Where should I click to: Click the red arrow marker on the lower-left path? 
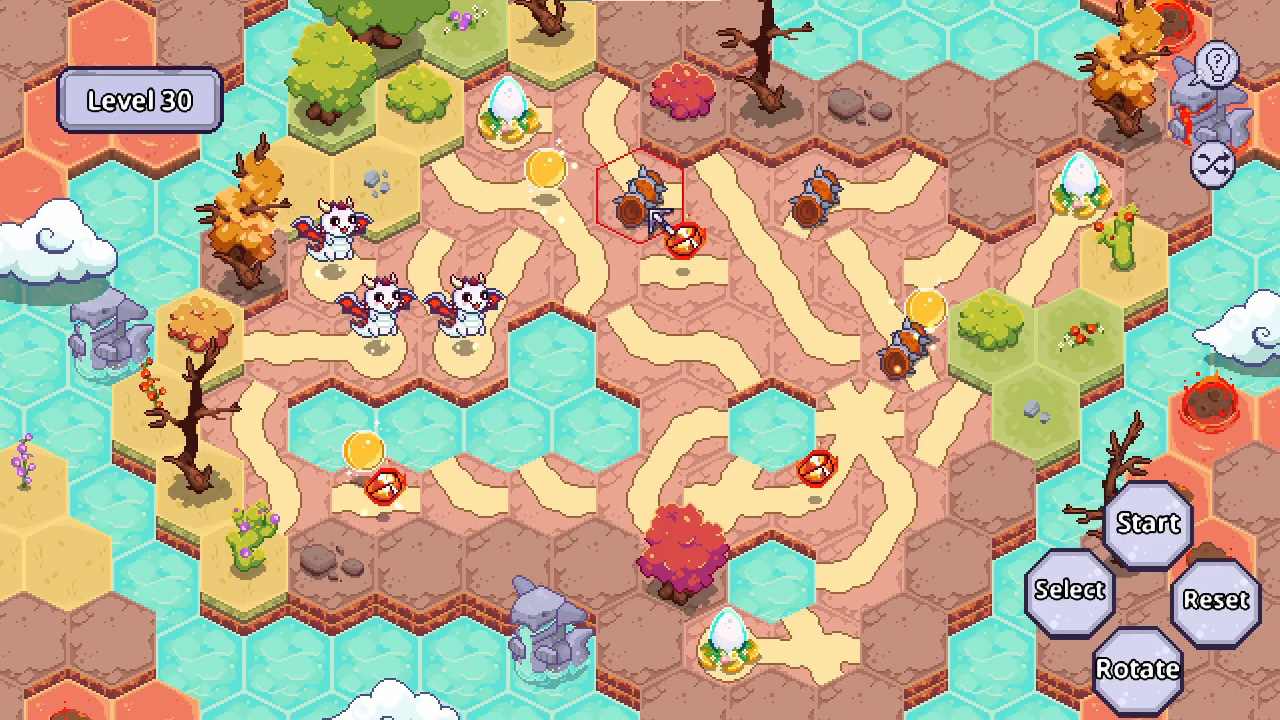(383, 485)
